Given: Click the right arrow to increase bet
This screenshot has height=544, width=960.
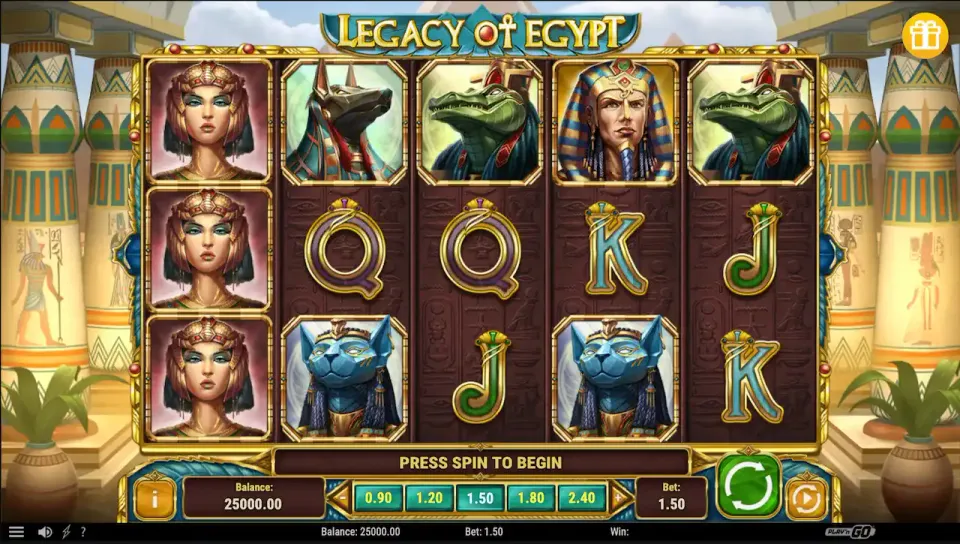Looking at the screenshot, I should (620, 497).
